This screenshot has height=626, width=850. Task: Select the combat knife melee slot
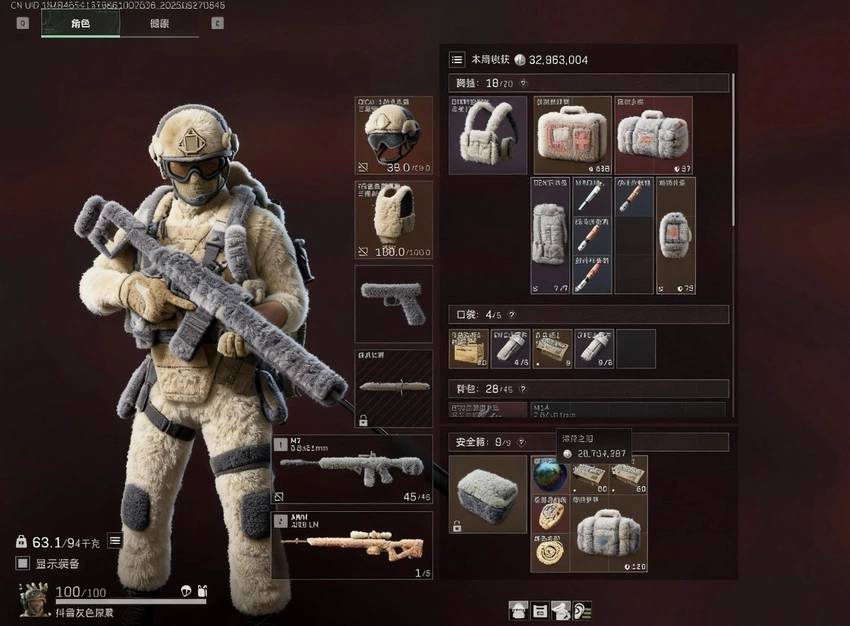[394, 387]
